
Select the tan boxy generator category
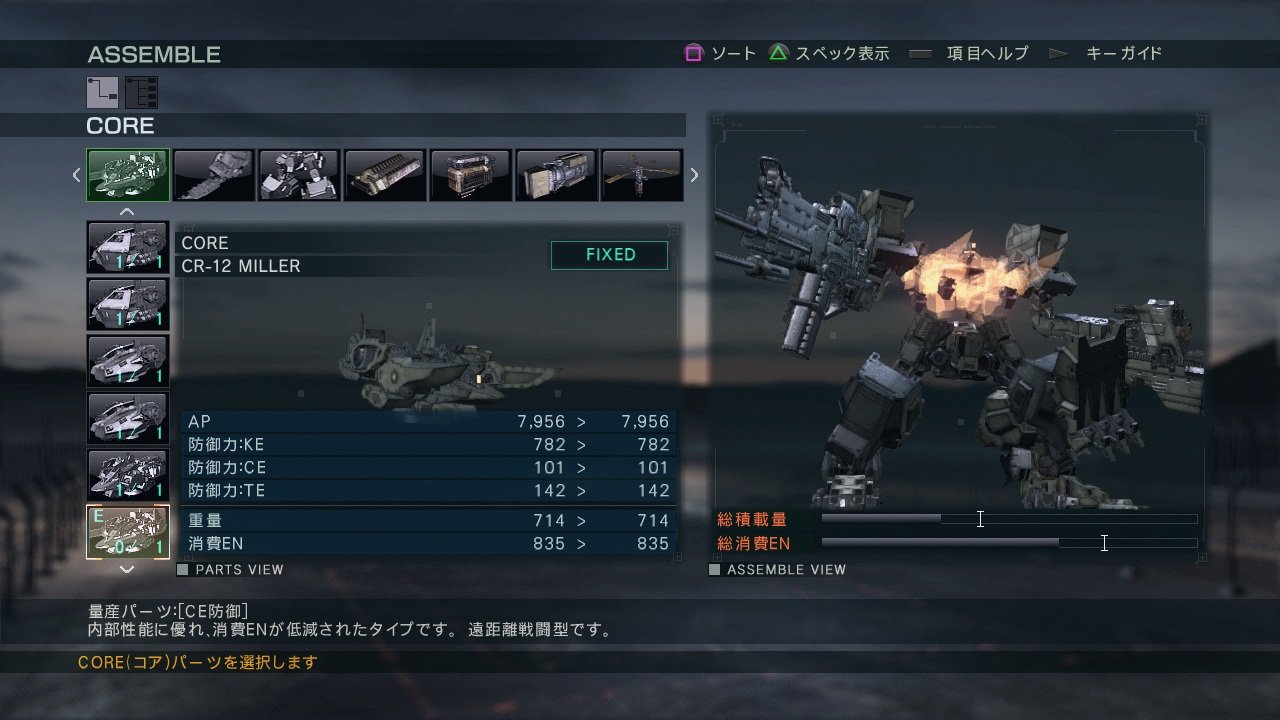click(470, 175)
